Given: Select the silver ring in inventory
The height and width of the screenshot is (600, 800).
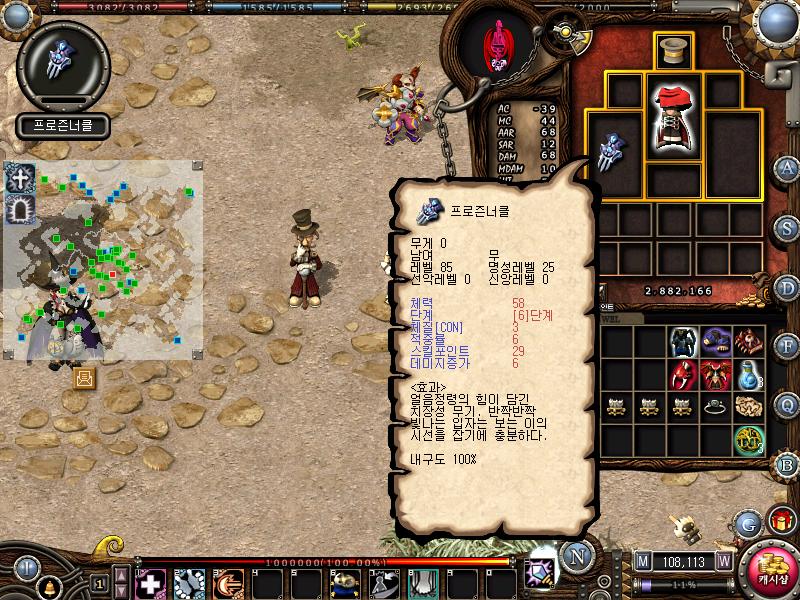Looking at the screenshot, I should 713,406.
